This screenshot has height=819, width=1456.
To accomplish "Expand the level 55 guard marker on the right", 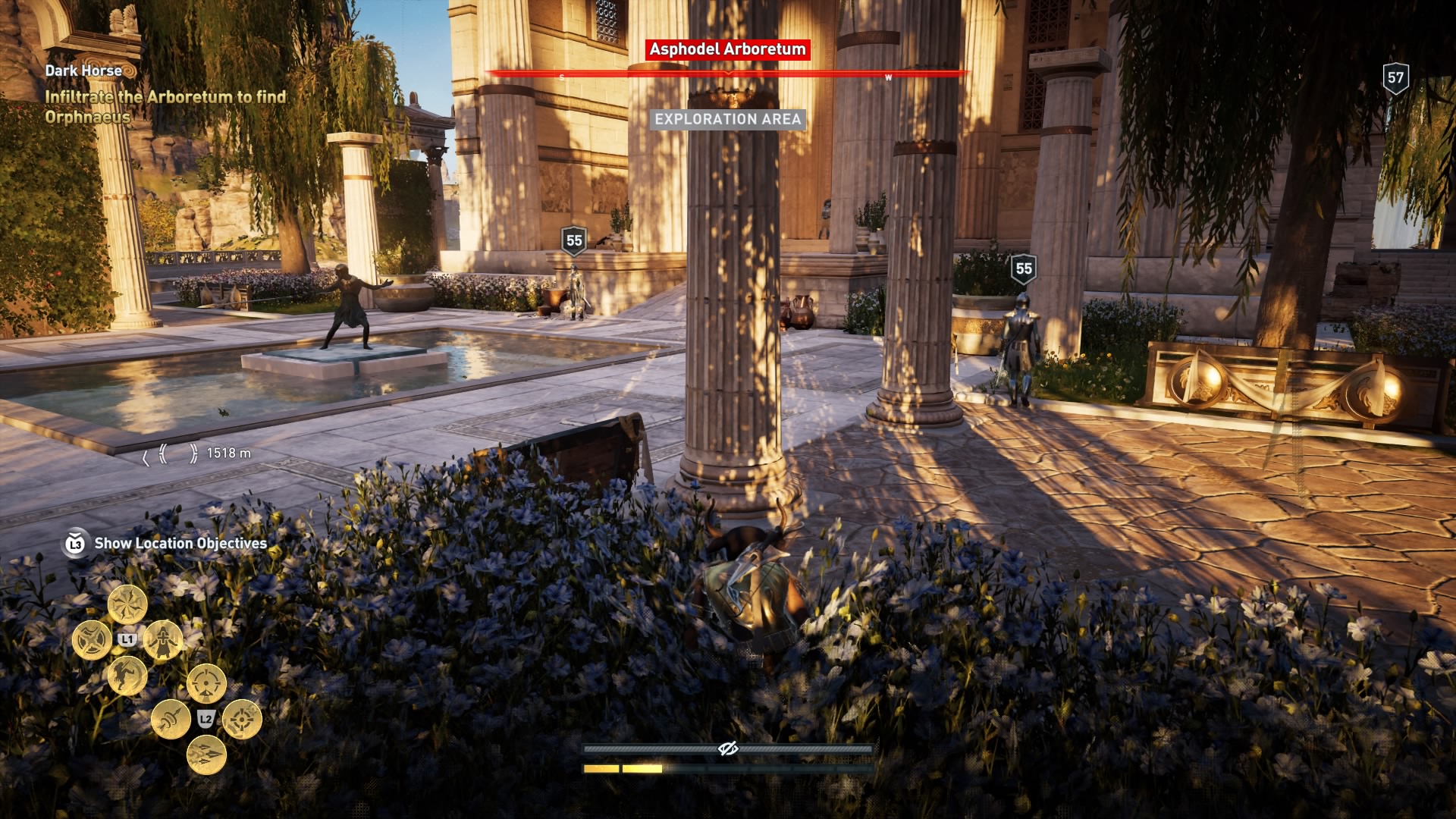I will (x=1024, y=267).
